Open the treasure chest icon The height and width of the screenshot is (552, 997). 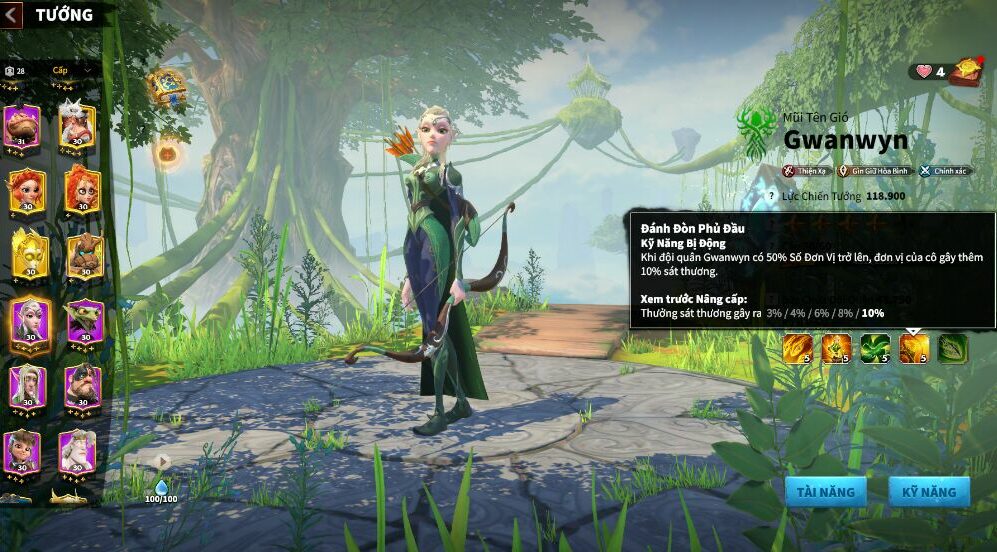click(x=166, y=88)
